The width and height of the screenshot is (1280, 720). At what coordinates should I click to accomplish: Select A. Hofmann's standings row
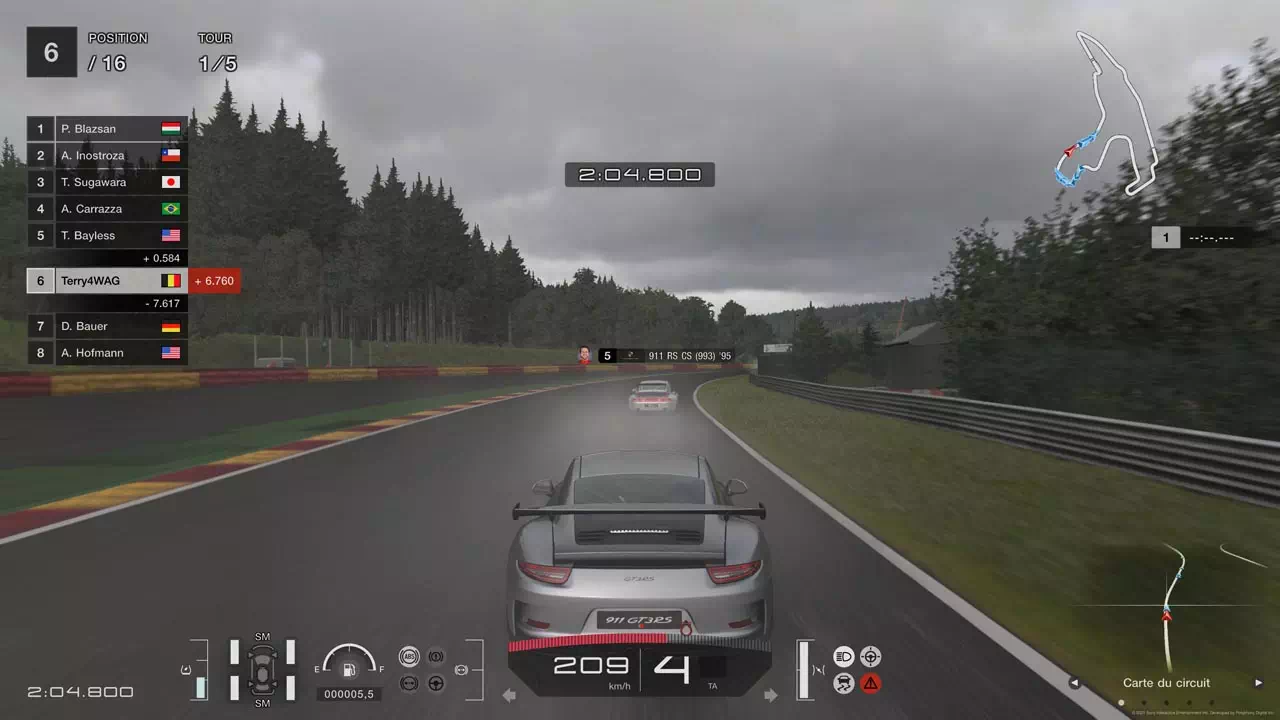[x=107, y=353]
